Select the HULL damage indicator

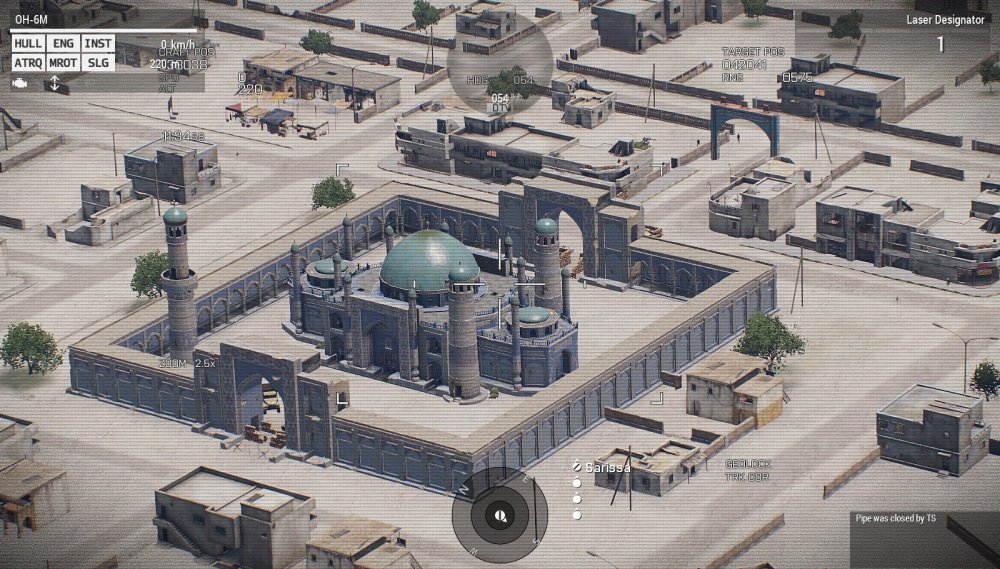[28, 44]
